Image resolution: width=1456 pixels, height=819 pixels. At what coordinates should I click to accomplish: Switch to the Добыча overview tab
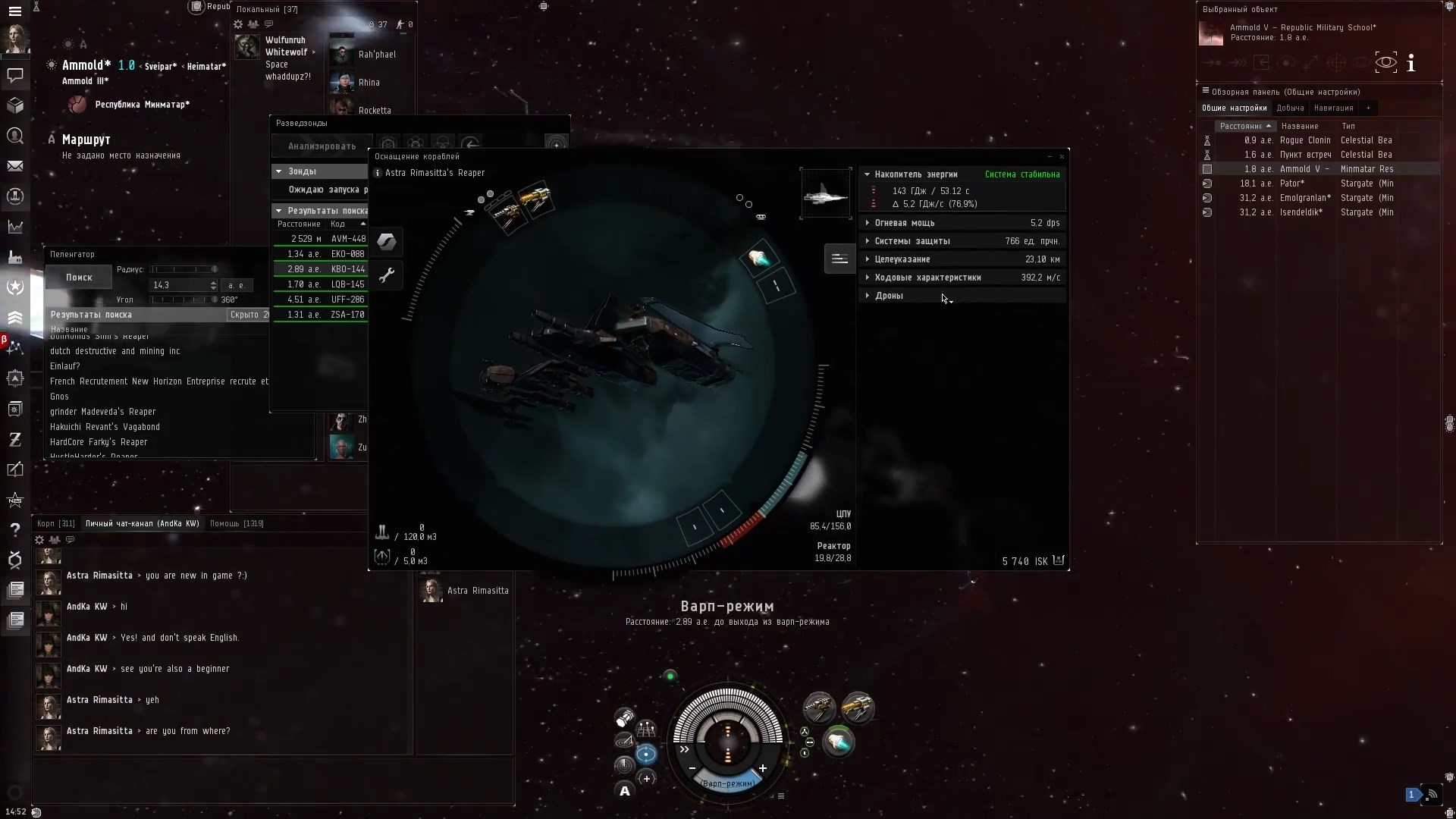[x=1290, y=108]
